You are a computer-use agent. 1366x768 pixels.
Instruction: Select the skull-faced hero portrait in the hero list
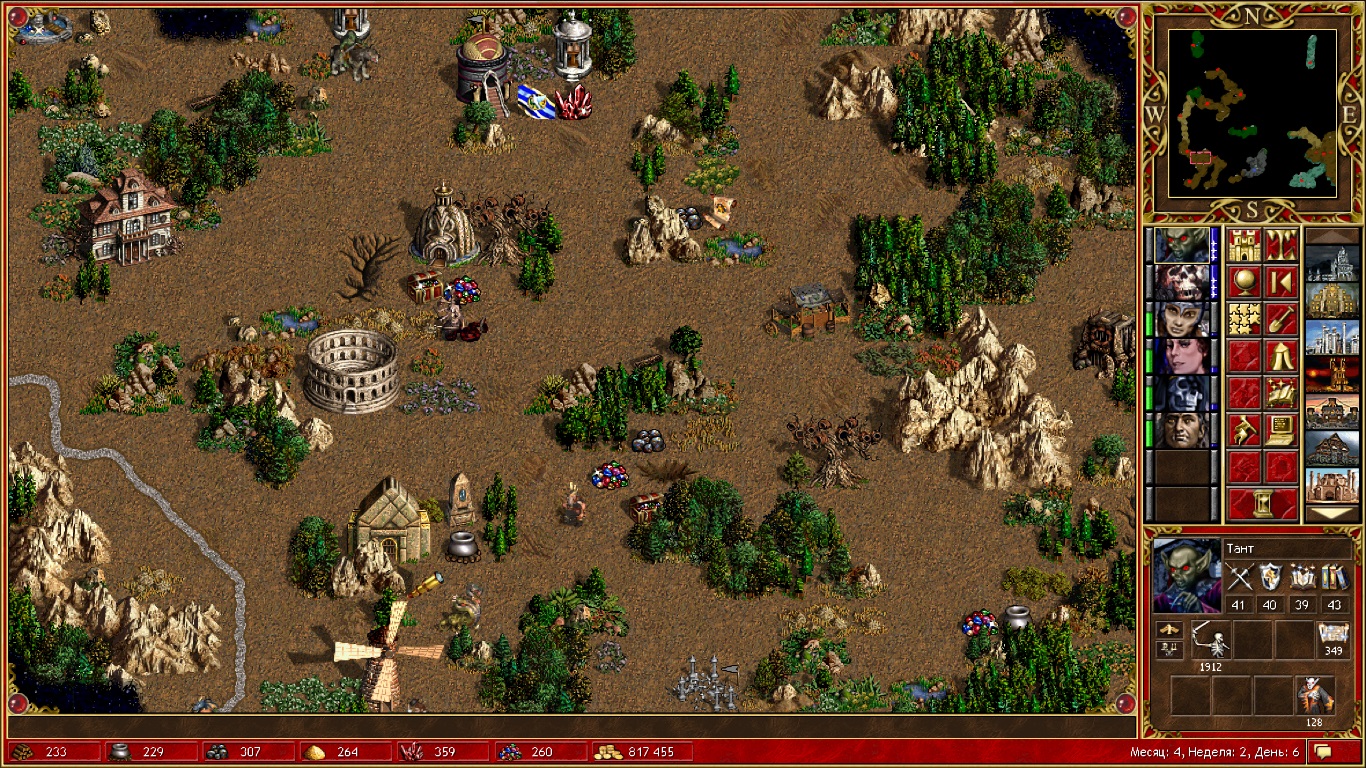1182,282
